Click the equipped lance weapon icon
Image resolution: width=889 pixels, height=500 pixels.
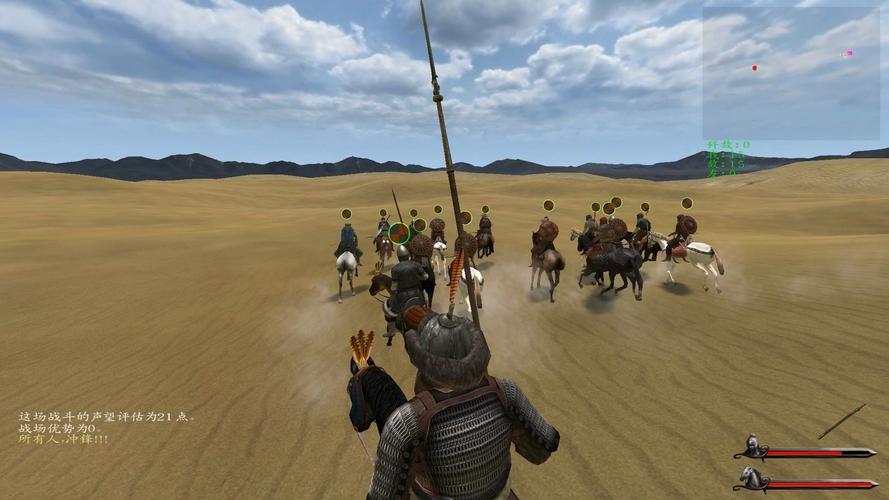click(841, 421)
